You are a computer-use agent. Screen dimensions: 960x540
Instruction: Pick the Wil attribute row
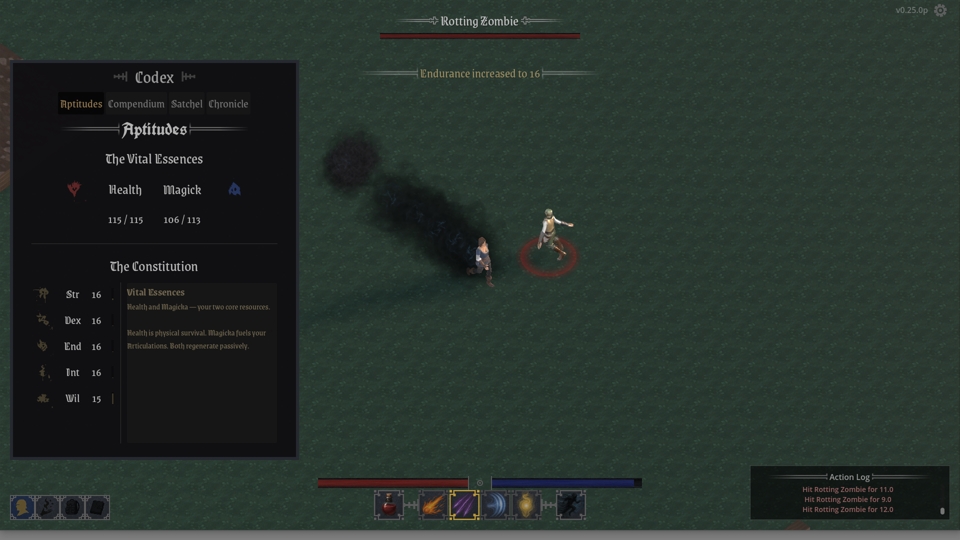[72, 399]
